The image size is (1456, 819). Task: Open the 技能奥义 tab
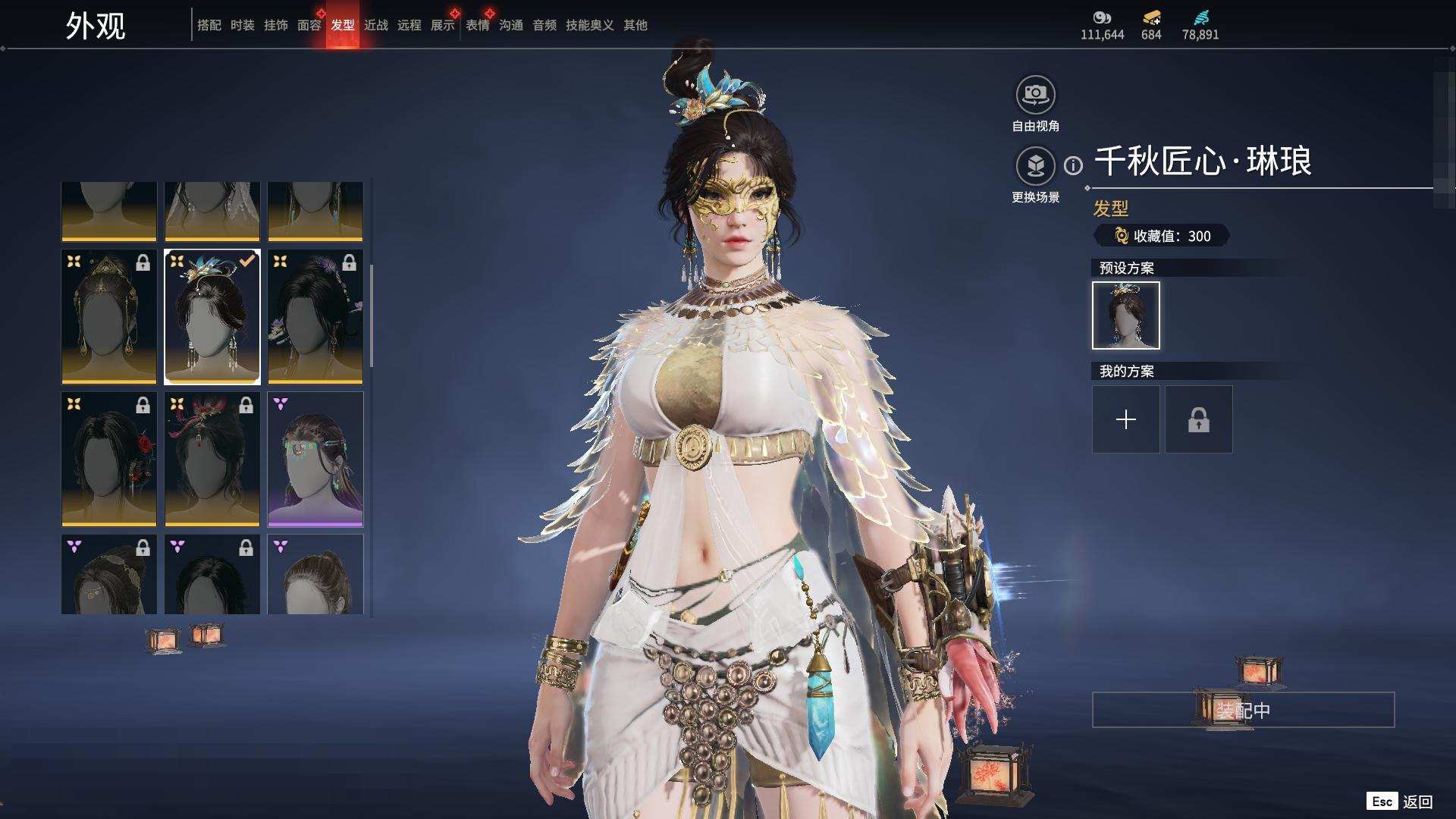tap(589, 25)
